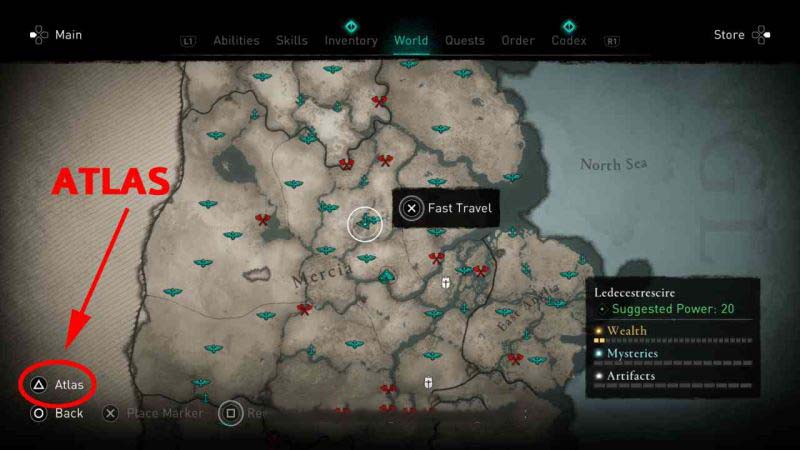800x450 pixels.
Task: Show Mysteries progress for Ledecestrescire
Action: 632,353
